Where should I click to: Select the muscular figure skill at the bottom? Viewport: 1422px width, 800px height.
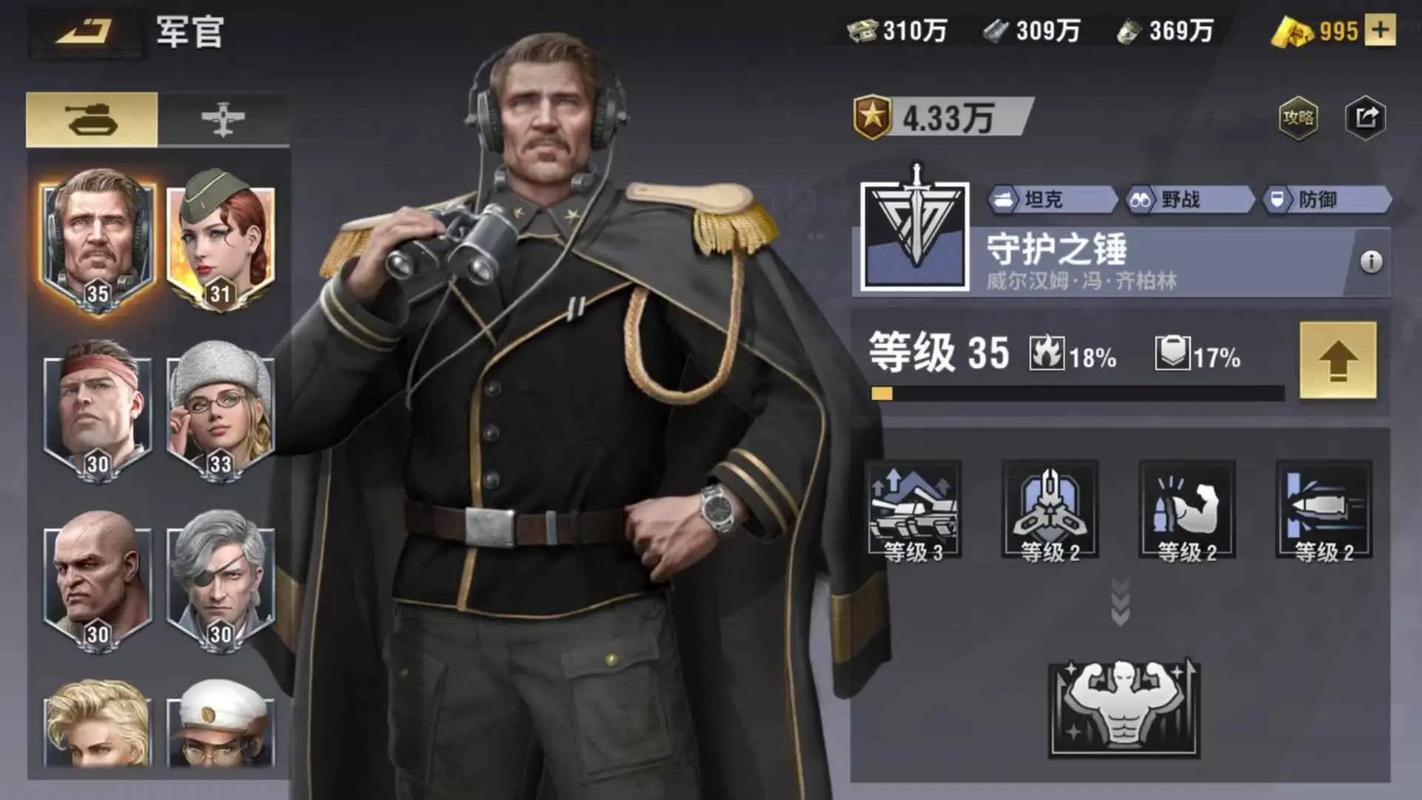1124,707
